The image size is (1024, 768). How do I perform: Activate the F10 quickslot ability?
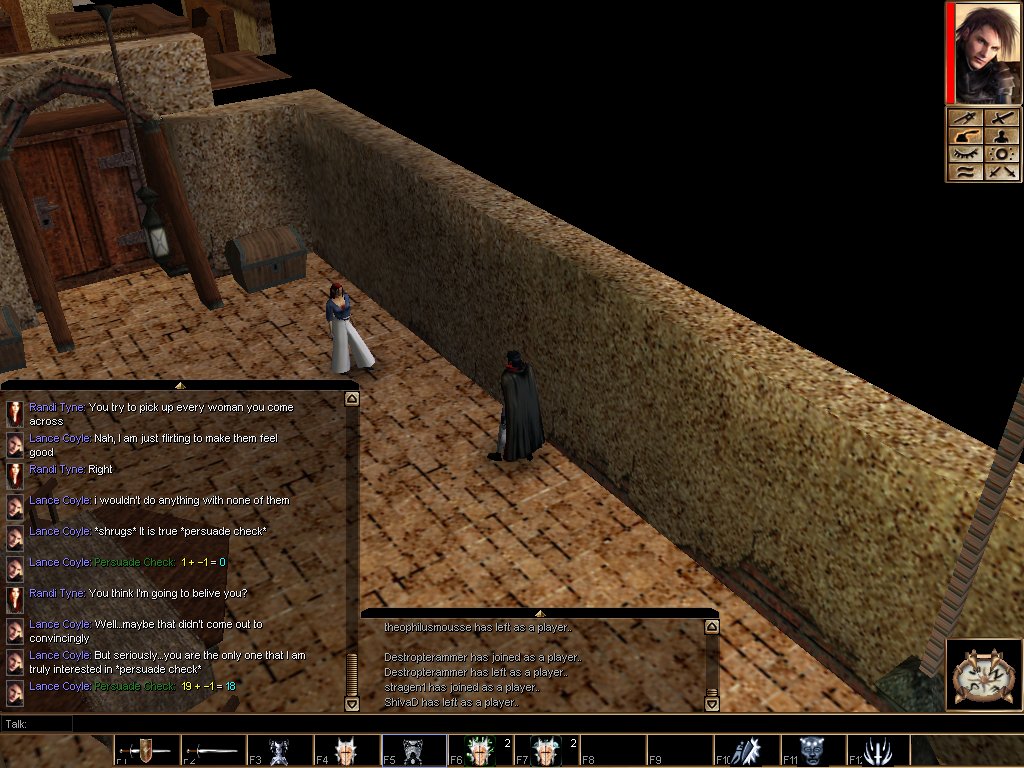pos(747,750)
